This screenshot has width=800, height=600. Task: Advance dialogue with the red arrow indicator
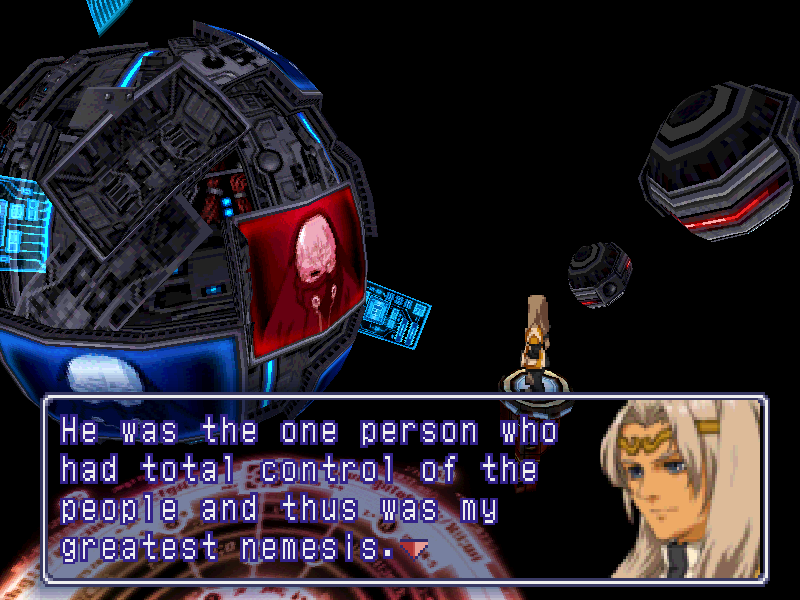click(414, 547)
